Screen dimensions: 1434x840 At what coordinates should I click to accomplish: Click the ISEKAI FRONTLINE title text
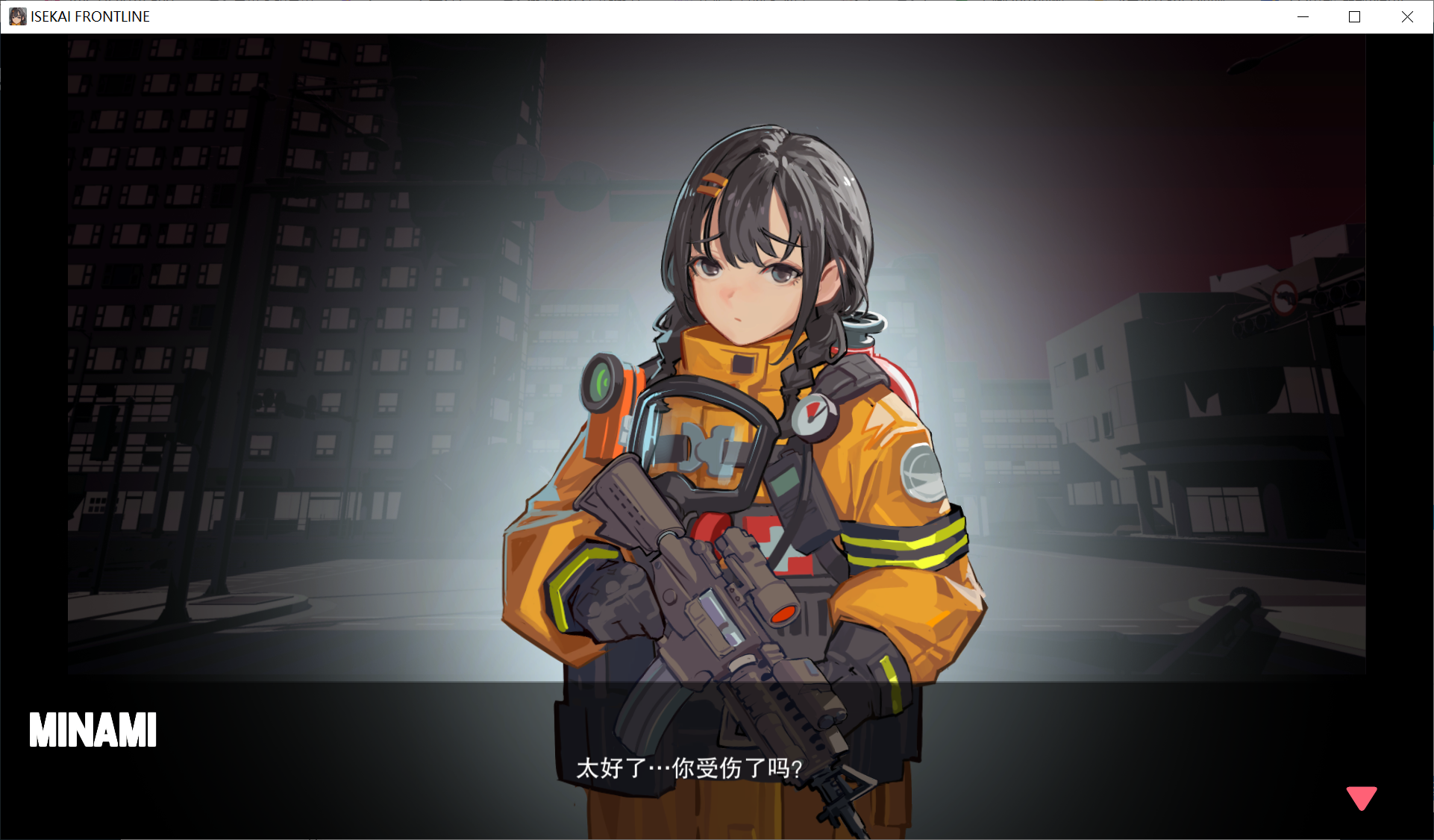click(x=88, y=16)
